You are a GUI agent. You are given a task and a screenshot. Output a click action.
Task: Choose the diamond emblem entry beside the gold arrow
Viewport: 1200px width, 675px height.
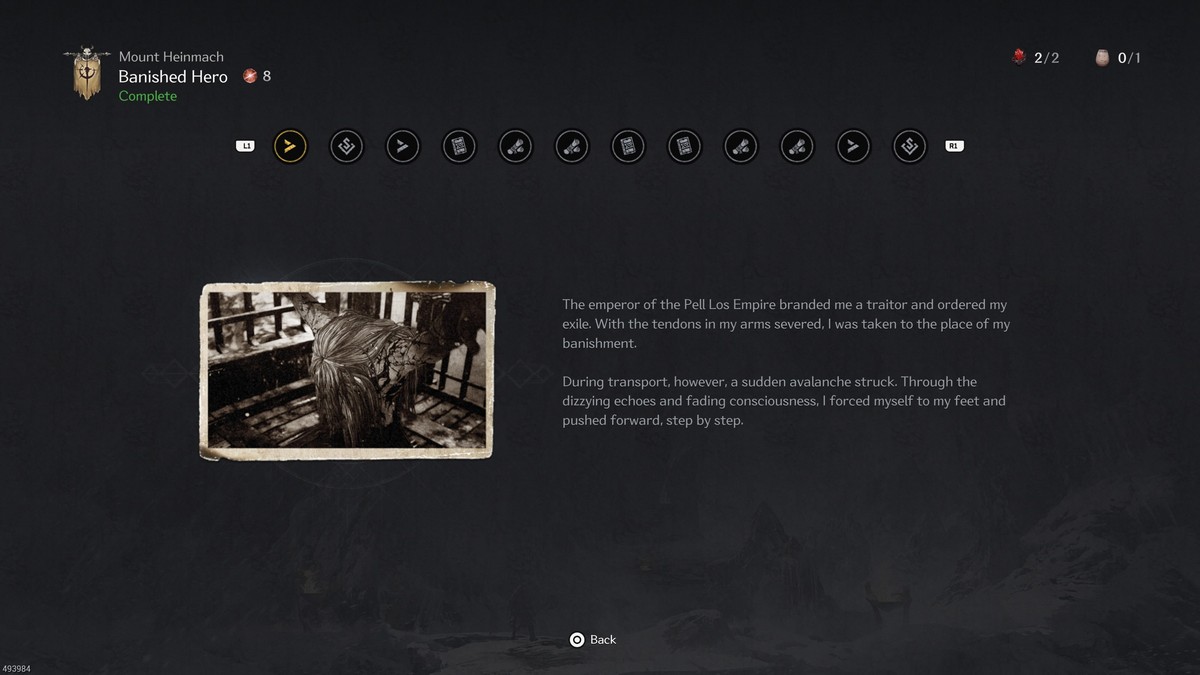pyautogui.click(x=346, y=146)
